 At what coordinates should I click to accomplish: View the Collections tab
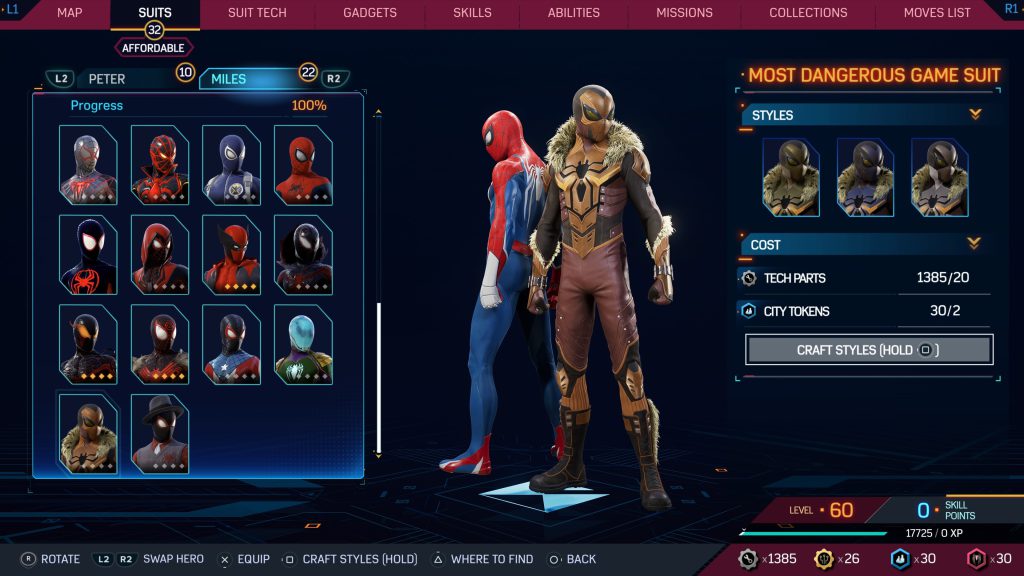[808, 13]
